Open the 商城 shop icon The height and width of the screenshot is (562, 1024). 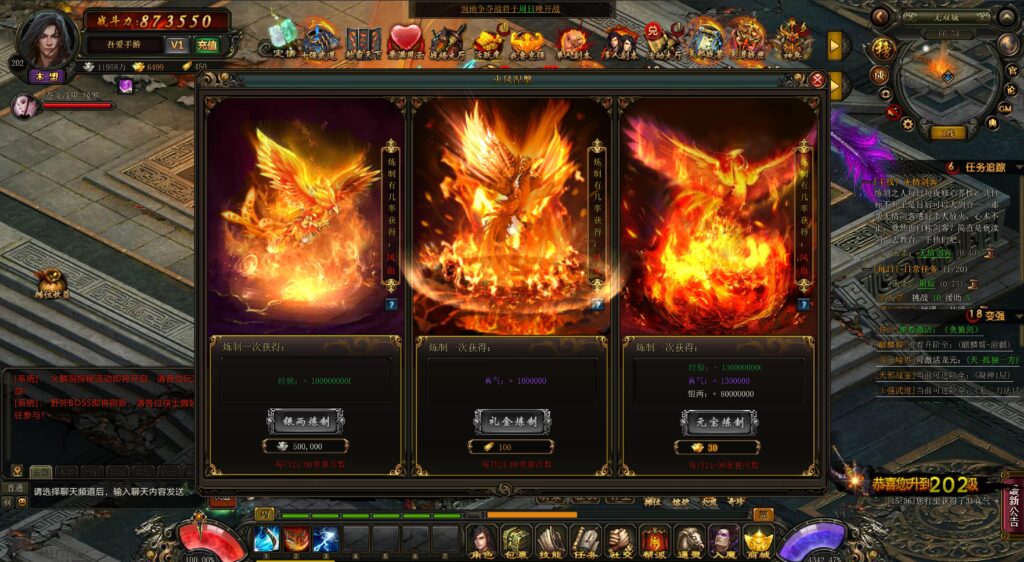(758, 540)
